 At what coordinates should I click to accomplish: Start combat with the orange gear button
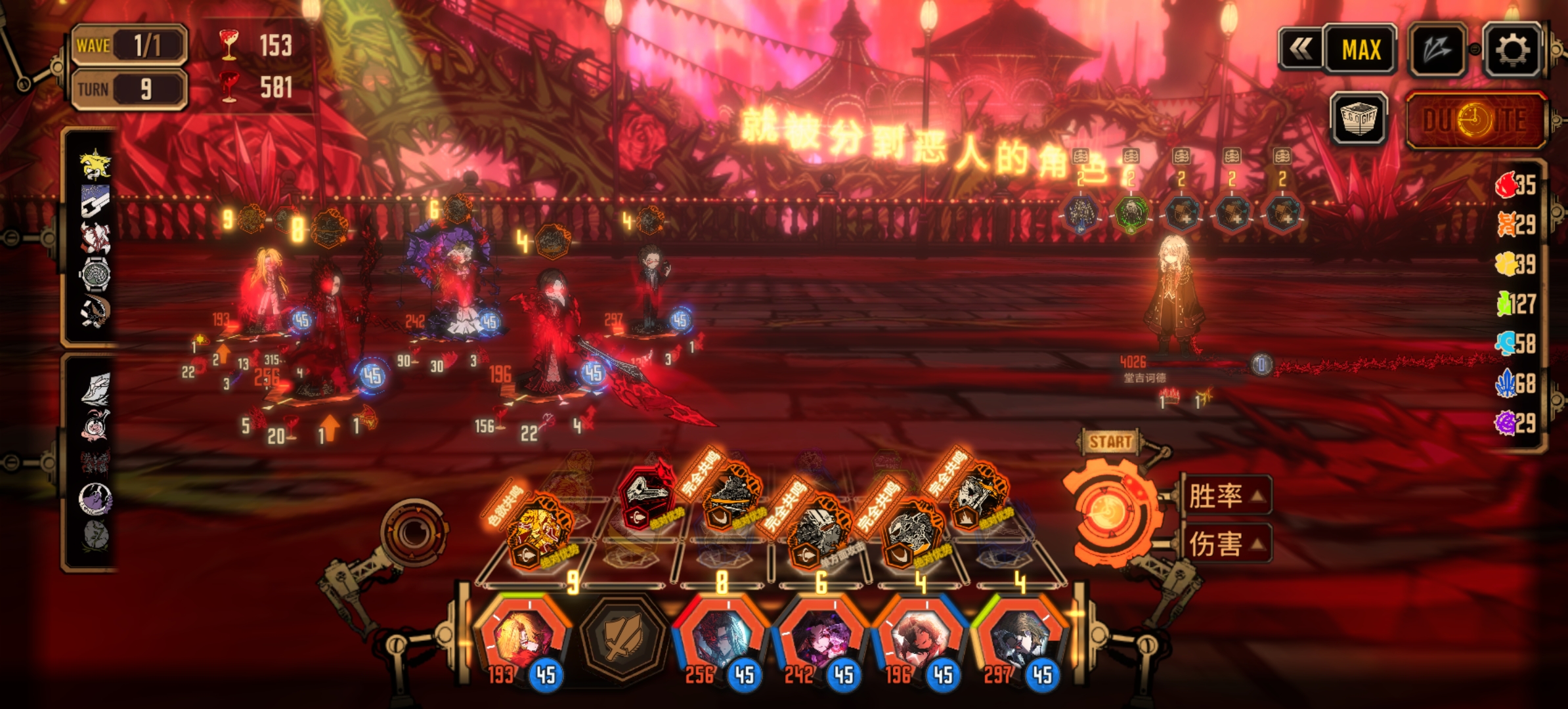coord(1110,511)
